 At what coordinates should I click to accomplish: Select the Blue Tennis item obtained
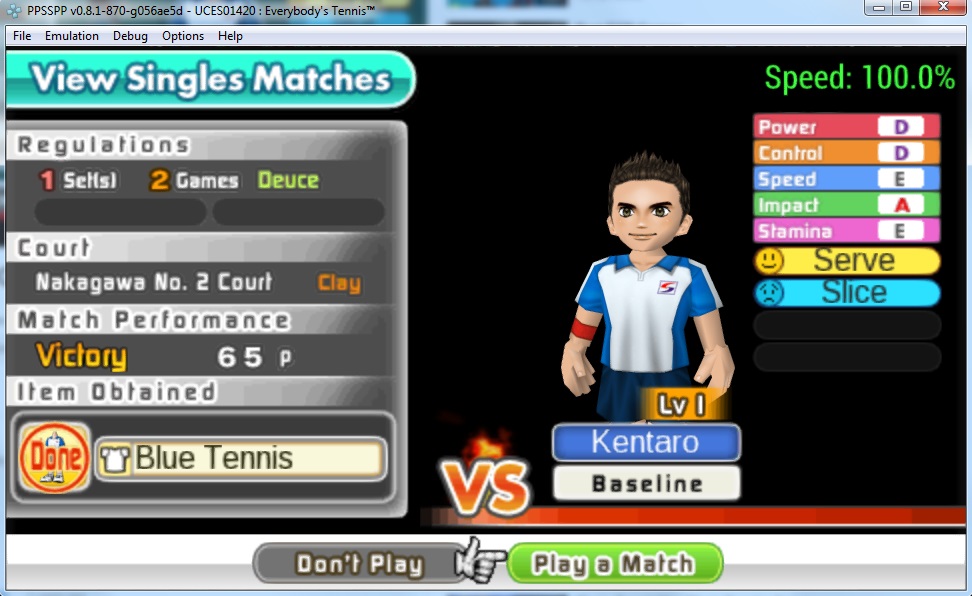240,459
